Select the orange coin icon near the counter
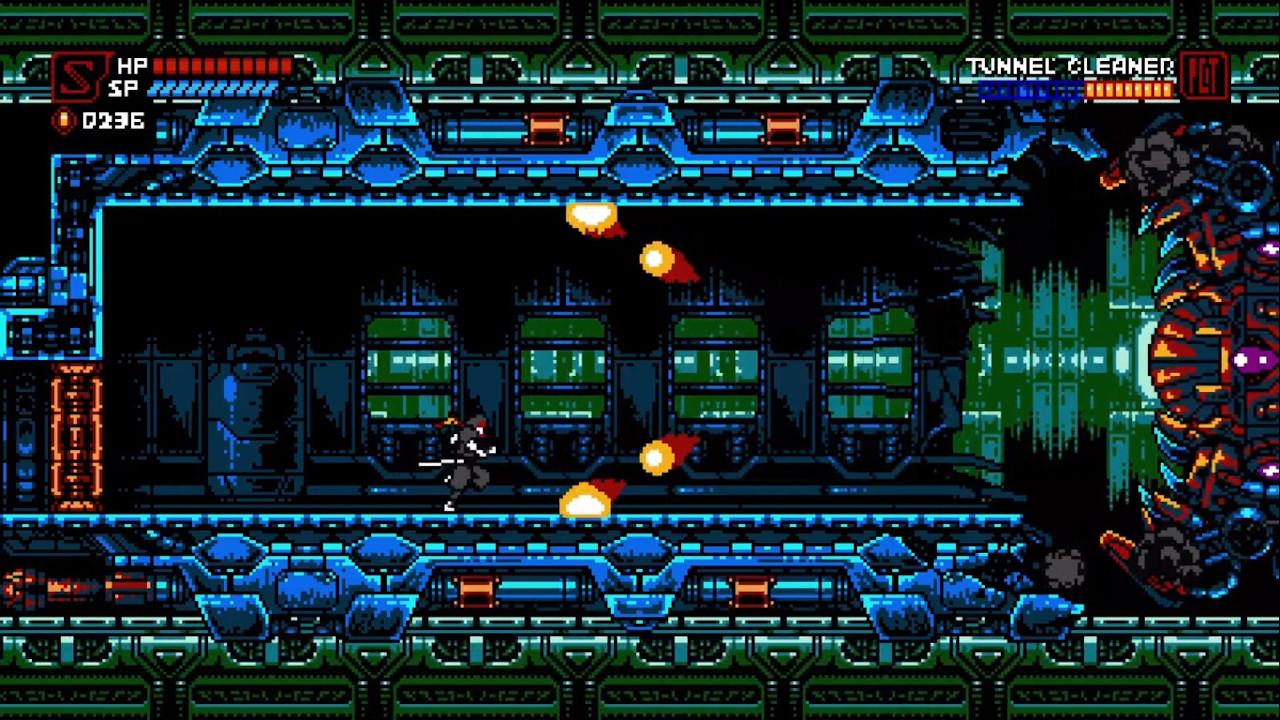The width and height of the screenshot is (1280, 720). tap(62, 121)
